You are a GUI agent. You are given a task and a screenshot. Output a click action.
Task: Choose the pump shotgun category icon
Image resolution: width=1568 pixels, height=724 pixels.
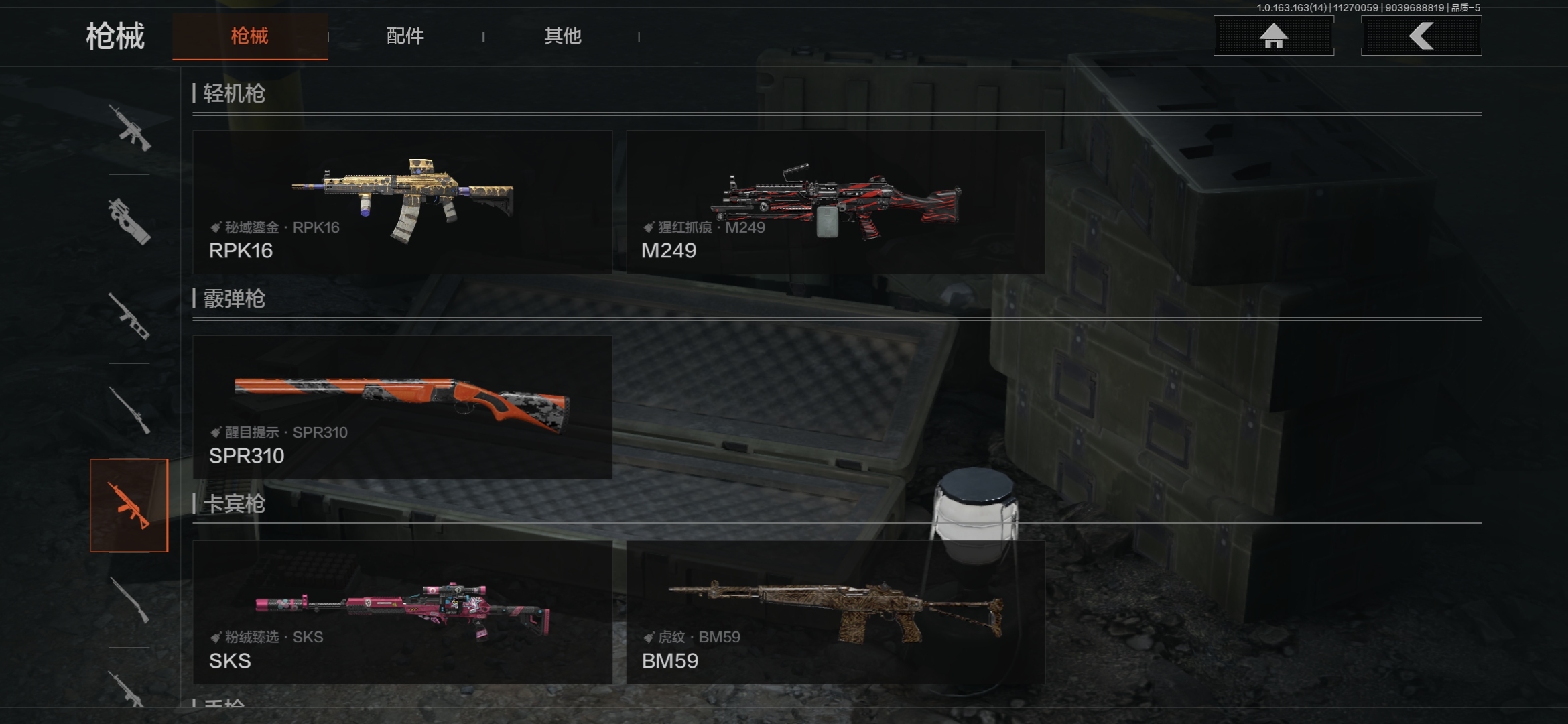coord(129,600)
